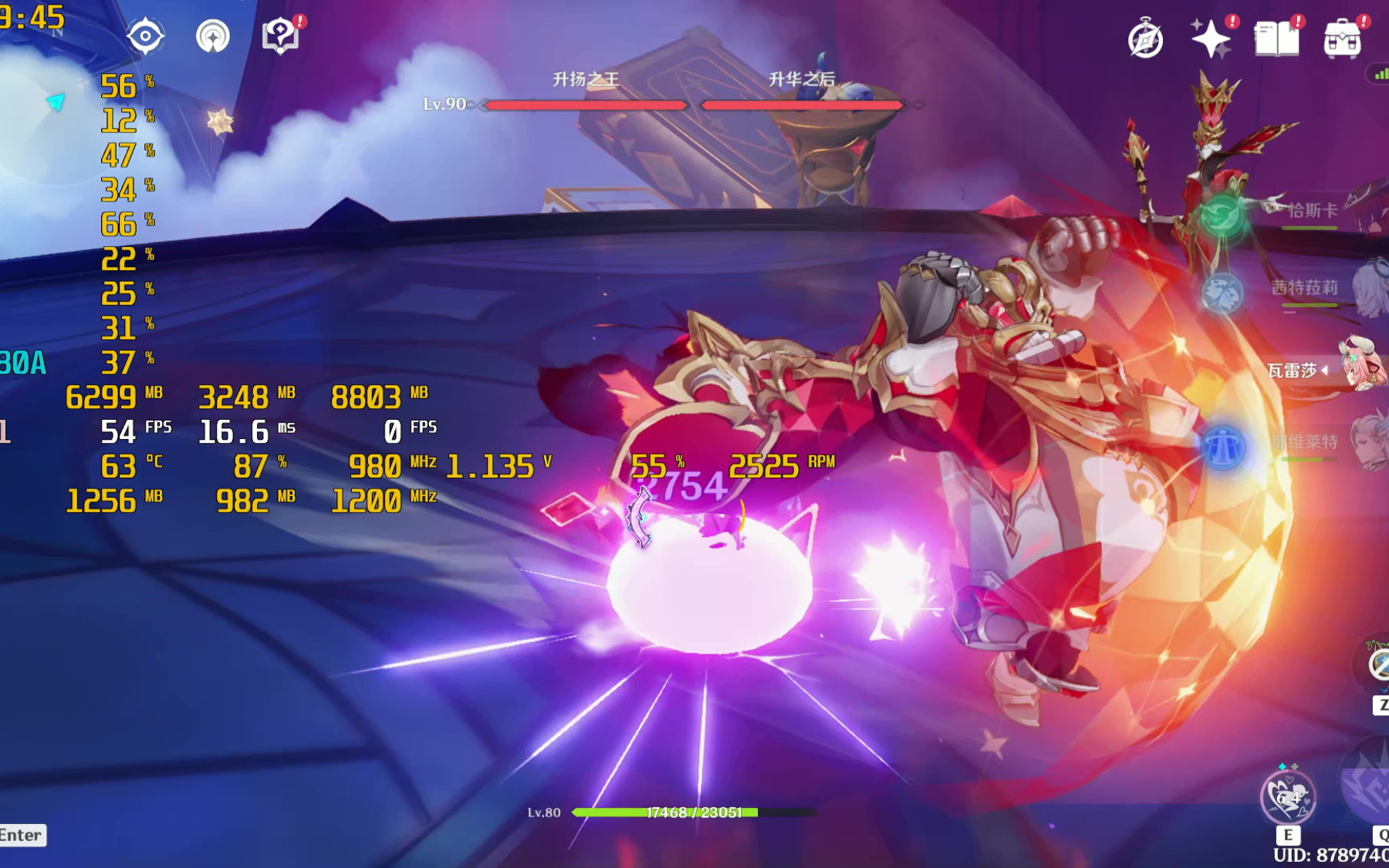The height and width of the screenshot is (868, 1389).
Task: Trigger 那维莱特's glowing blue burst icon
Action: 1223,448
